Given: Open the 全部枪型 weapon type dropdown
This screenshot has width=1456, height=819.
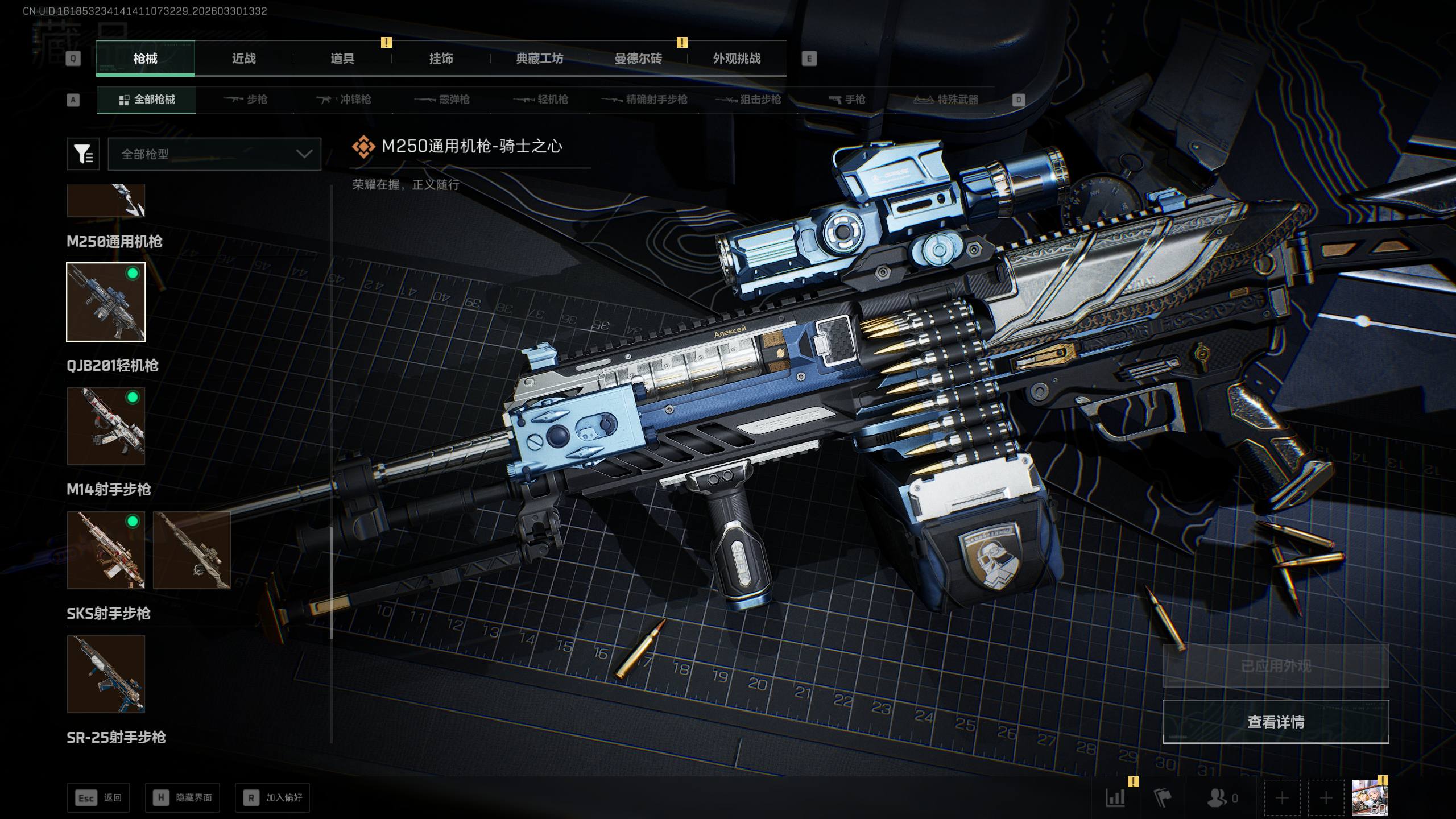Looking at the screenshot, I should pyautogui.click(x=214, y=154).
